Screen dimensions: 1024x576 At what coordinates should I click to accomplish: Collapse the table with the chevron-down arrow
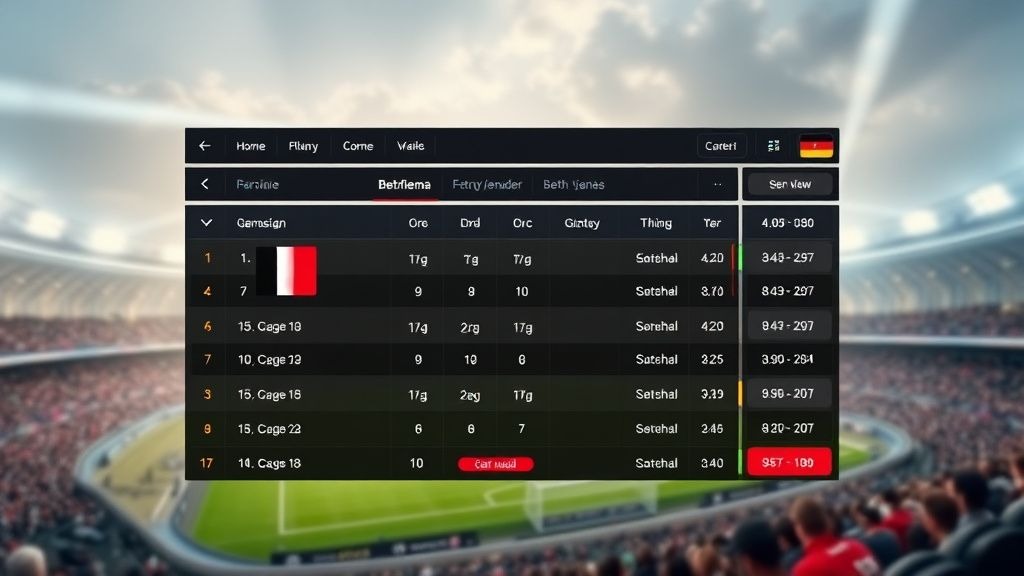(x=207, y=223)
